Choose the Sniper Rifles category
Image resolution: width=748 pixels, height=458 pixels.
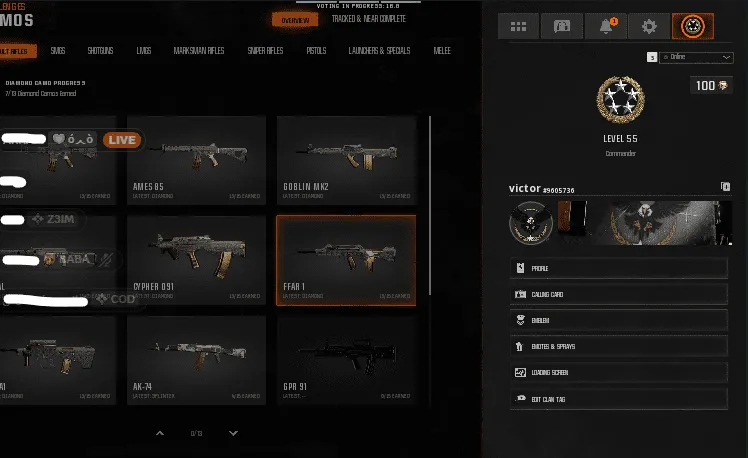(x=263, y=50)
